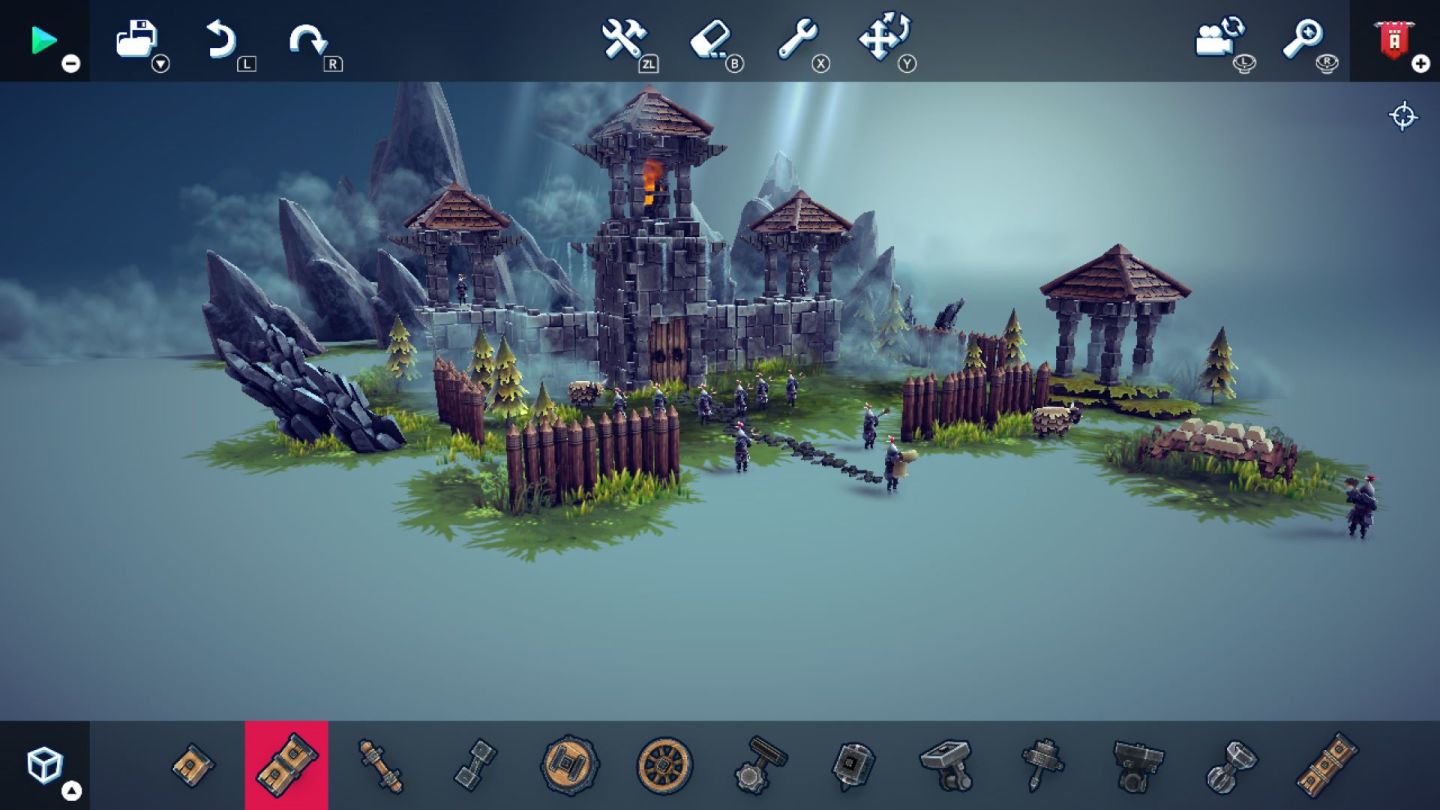Redo the last undone action
Viewport: 1440px width, 810px height.
point(307,40)
